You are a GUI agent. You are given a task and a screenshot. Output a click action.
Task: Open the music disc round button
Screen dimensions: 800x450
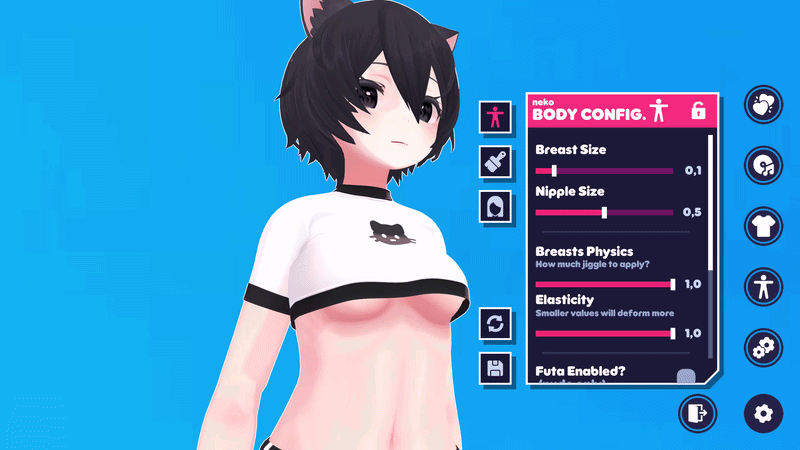point(763,165)
